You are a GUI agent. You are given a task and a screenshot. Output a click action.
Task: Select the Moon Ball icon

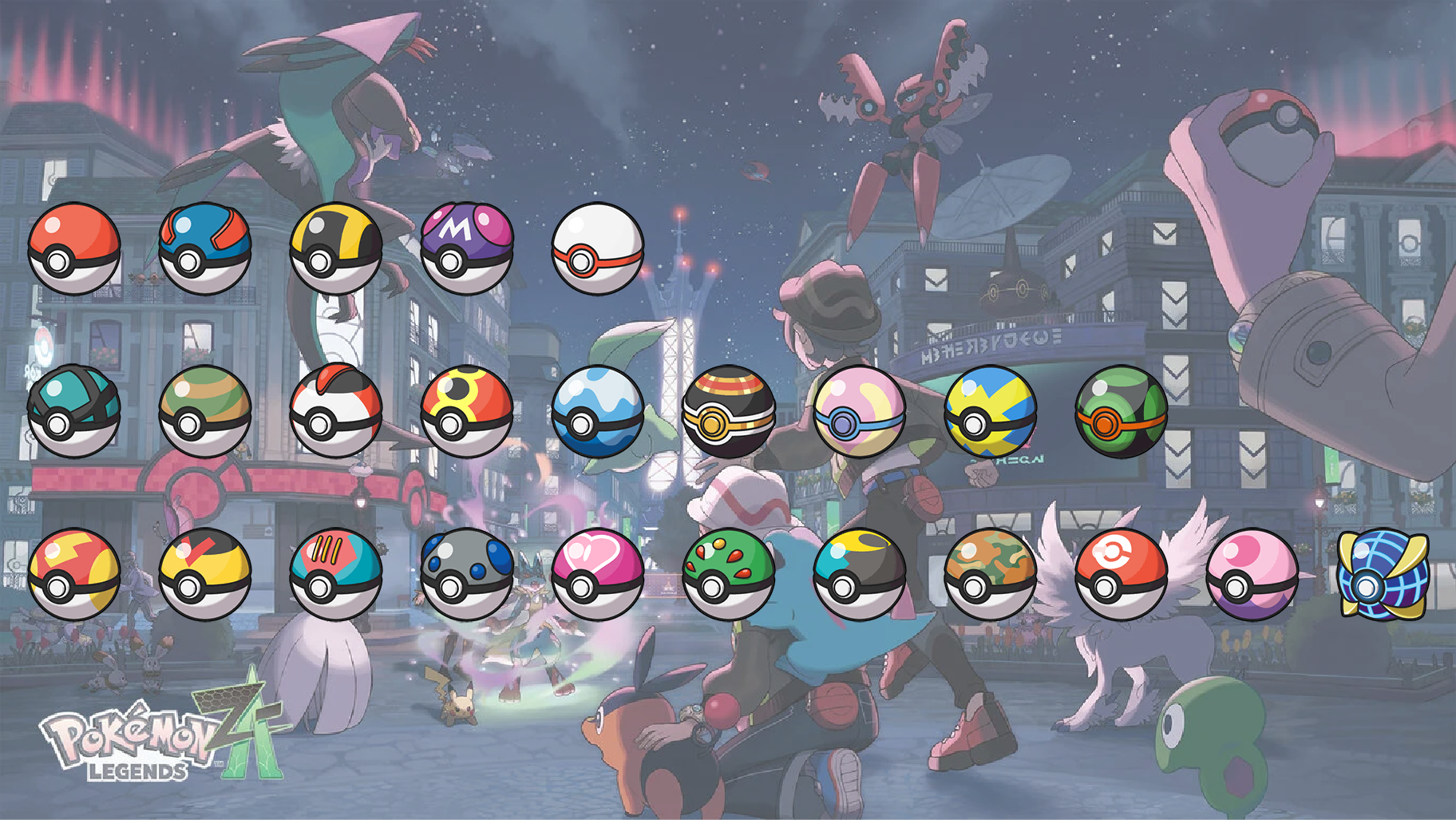tap(860, 574)
